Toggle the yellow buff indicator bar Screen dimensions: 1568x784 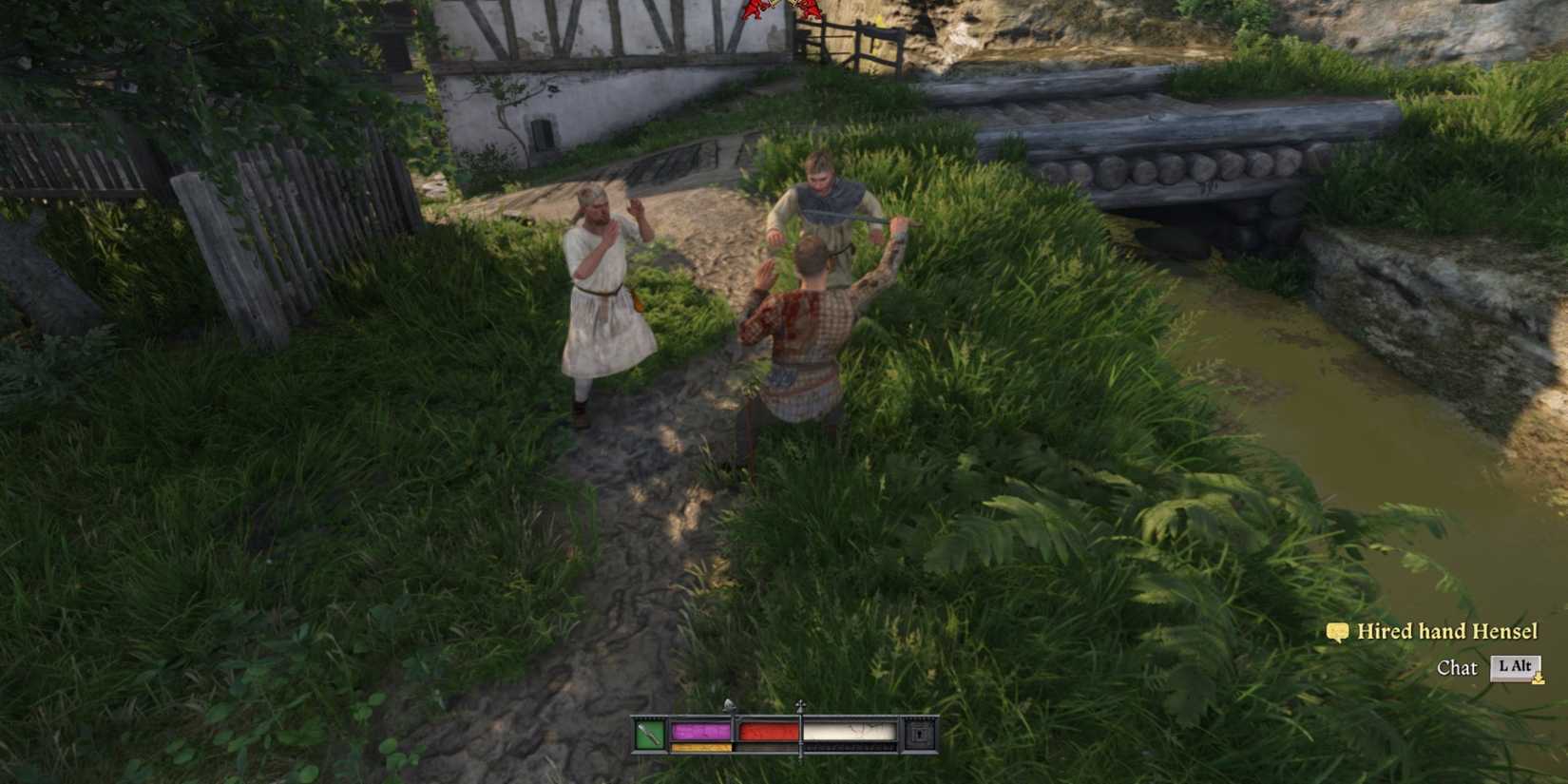coord(699,746)
